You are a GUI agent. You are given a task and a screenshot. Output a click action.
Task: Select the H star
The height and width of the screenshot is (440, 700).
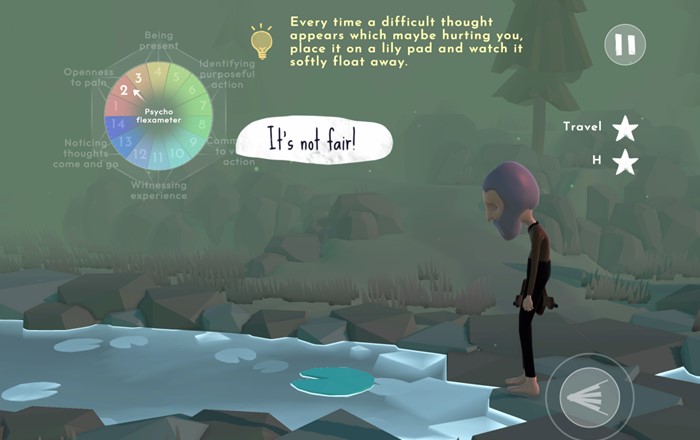point(625,162)
